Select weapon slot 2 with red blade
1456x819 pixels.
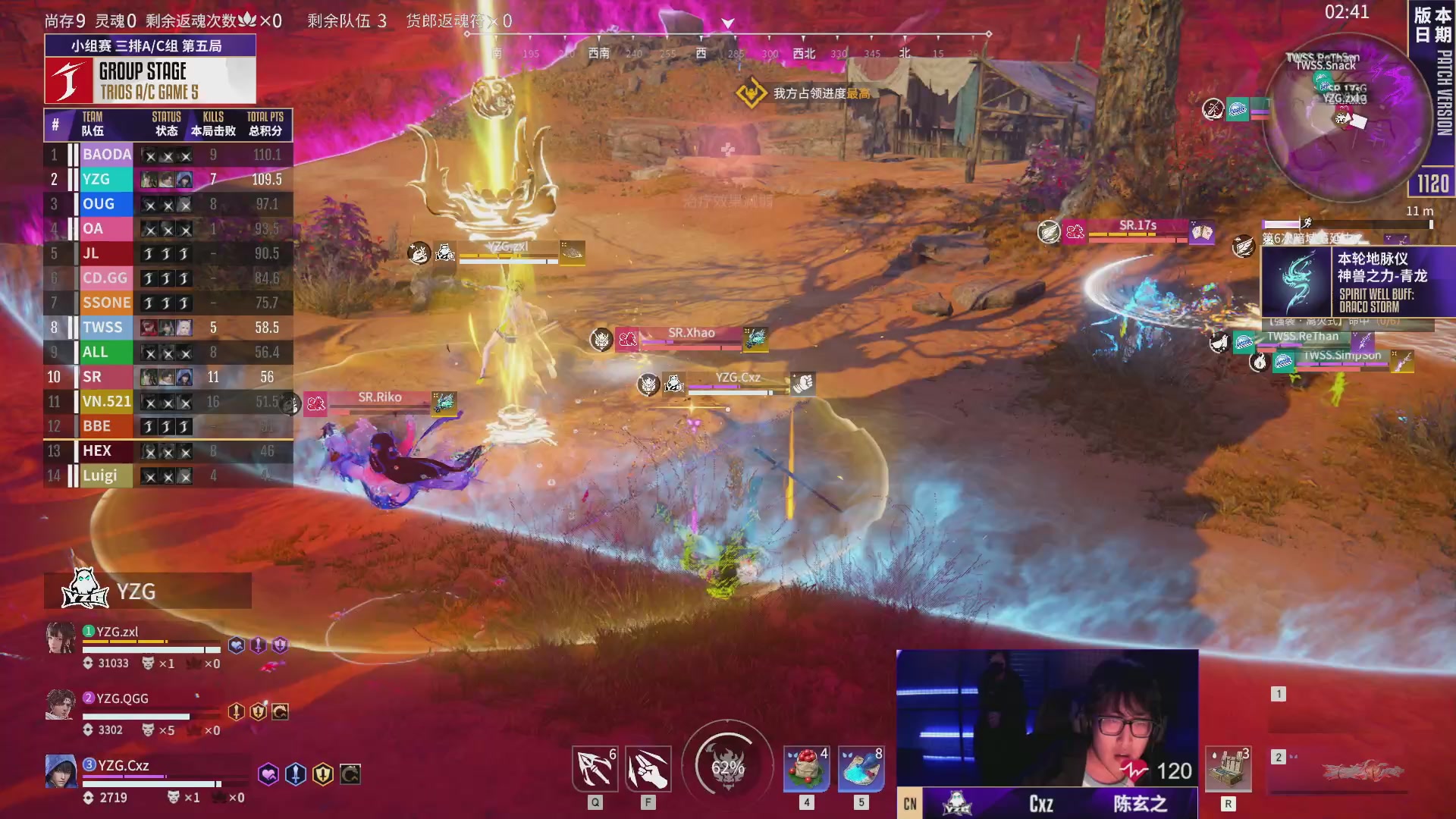1342,772
